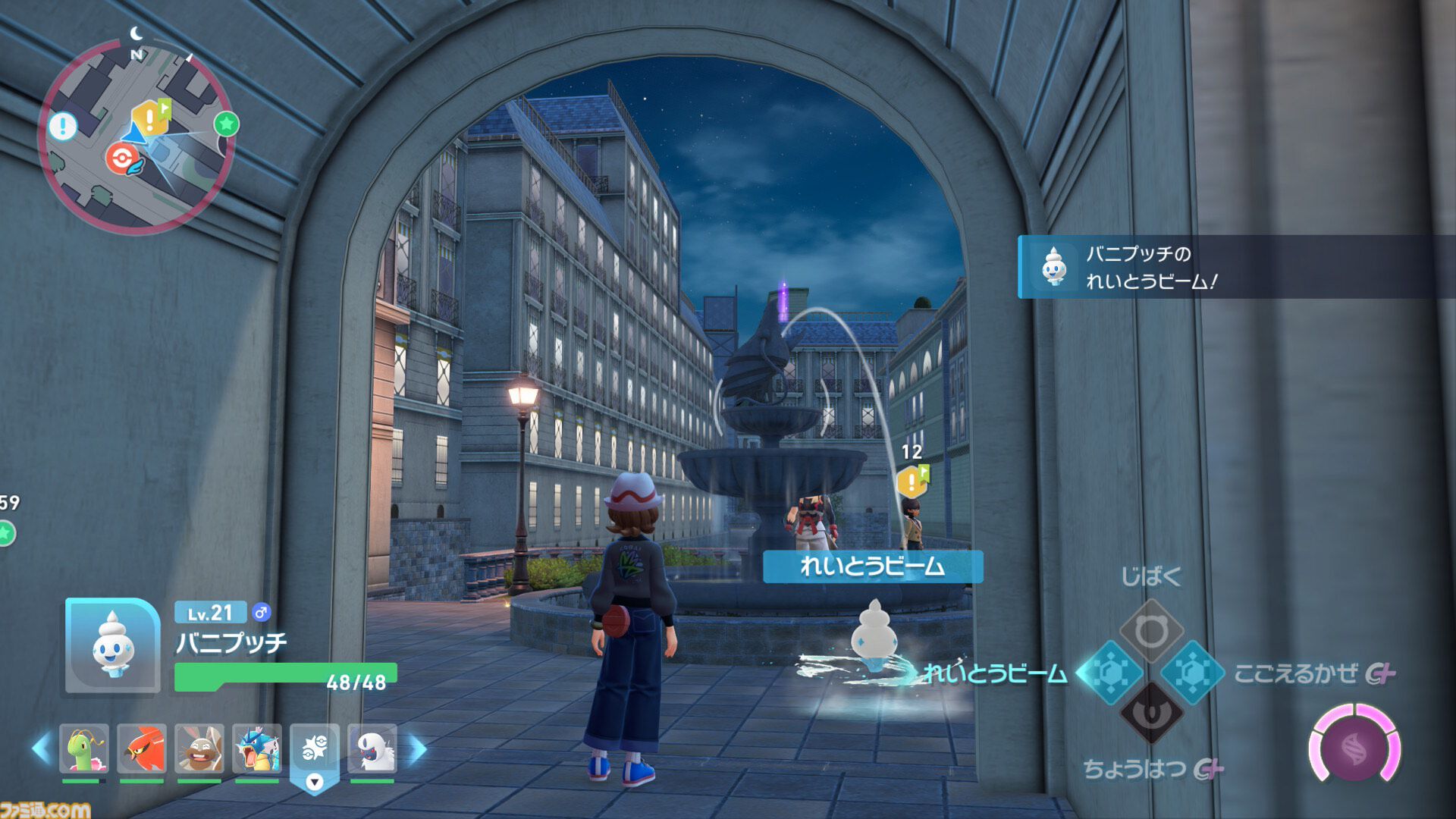The width and height of the screenshot is (1456, 819).
Task: Switch to Talonflame in the party bar
Action: click(x=142, y=748)
